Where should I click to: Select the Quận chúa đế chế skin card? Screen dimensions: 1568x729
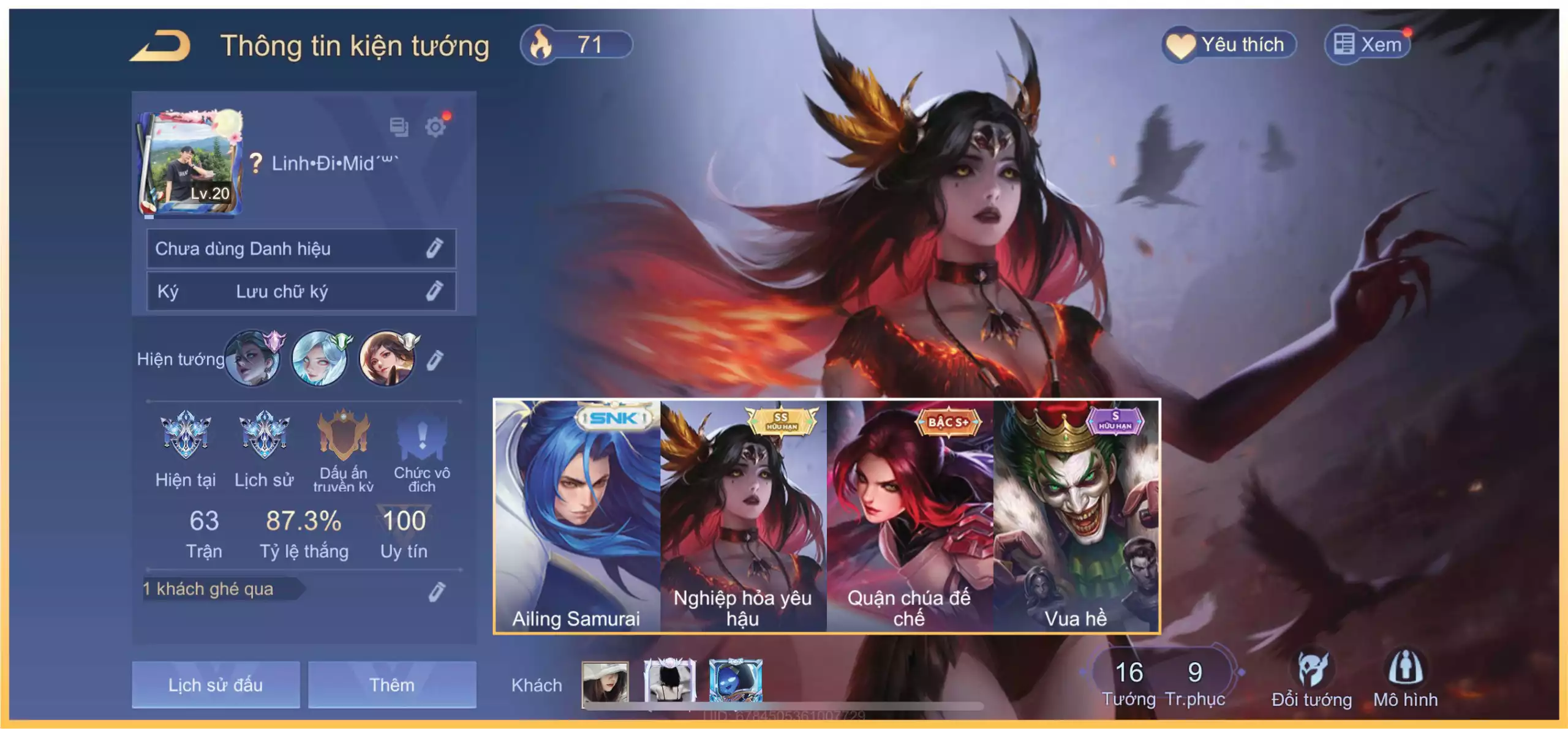pyautogui.click(x=909, y=515)
